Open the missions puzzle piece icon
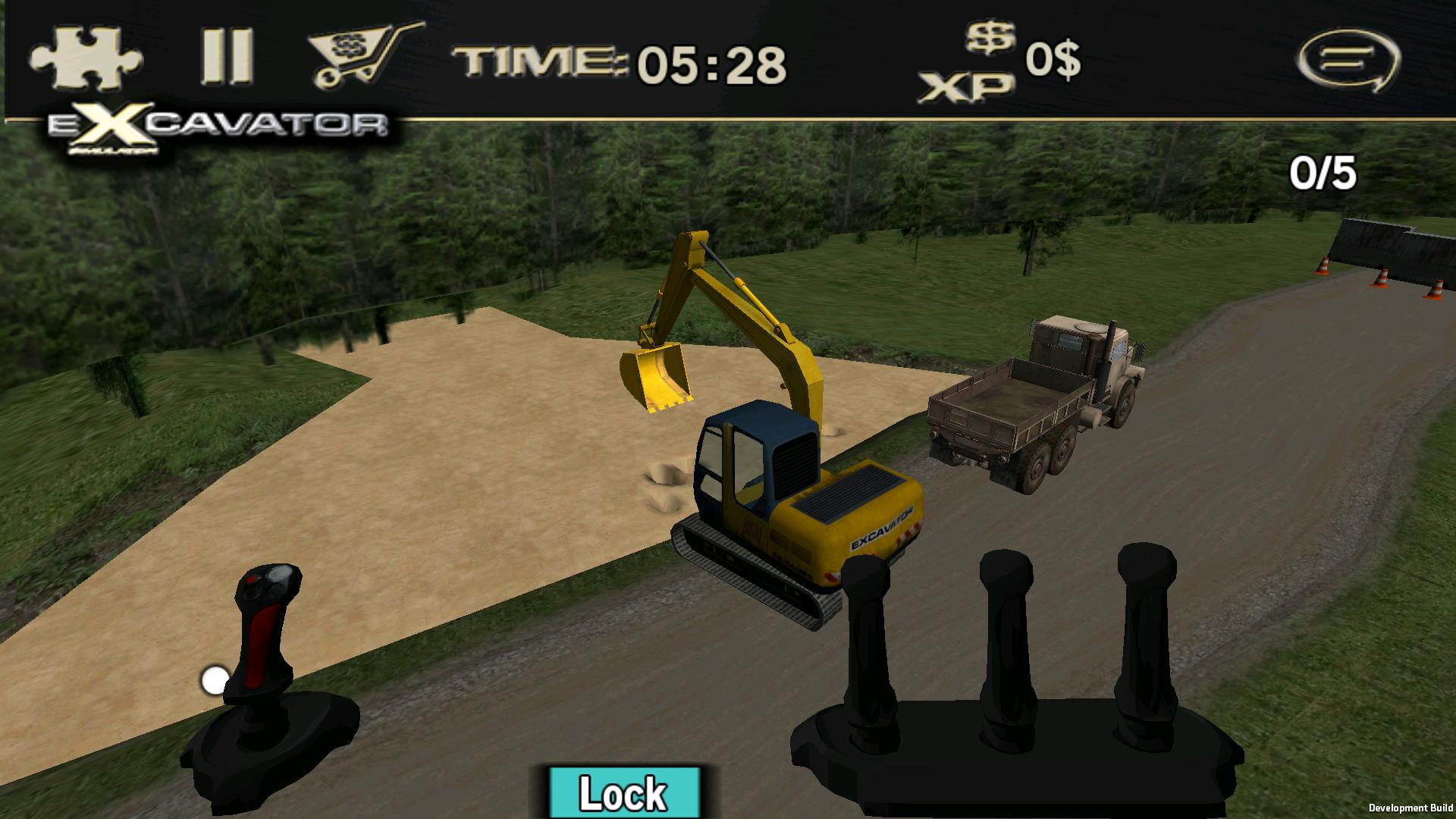The image size is (1456, 819). pyautogui.click(x=85, y=57)
